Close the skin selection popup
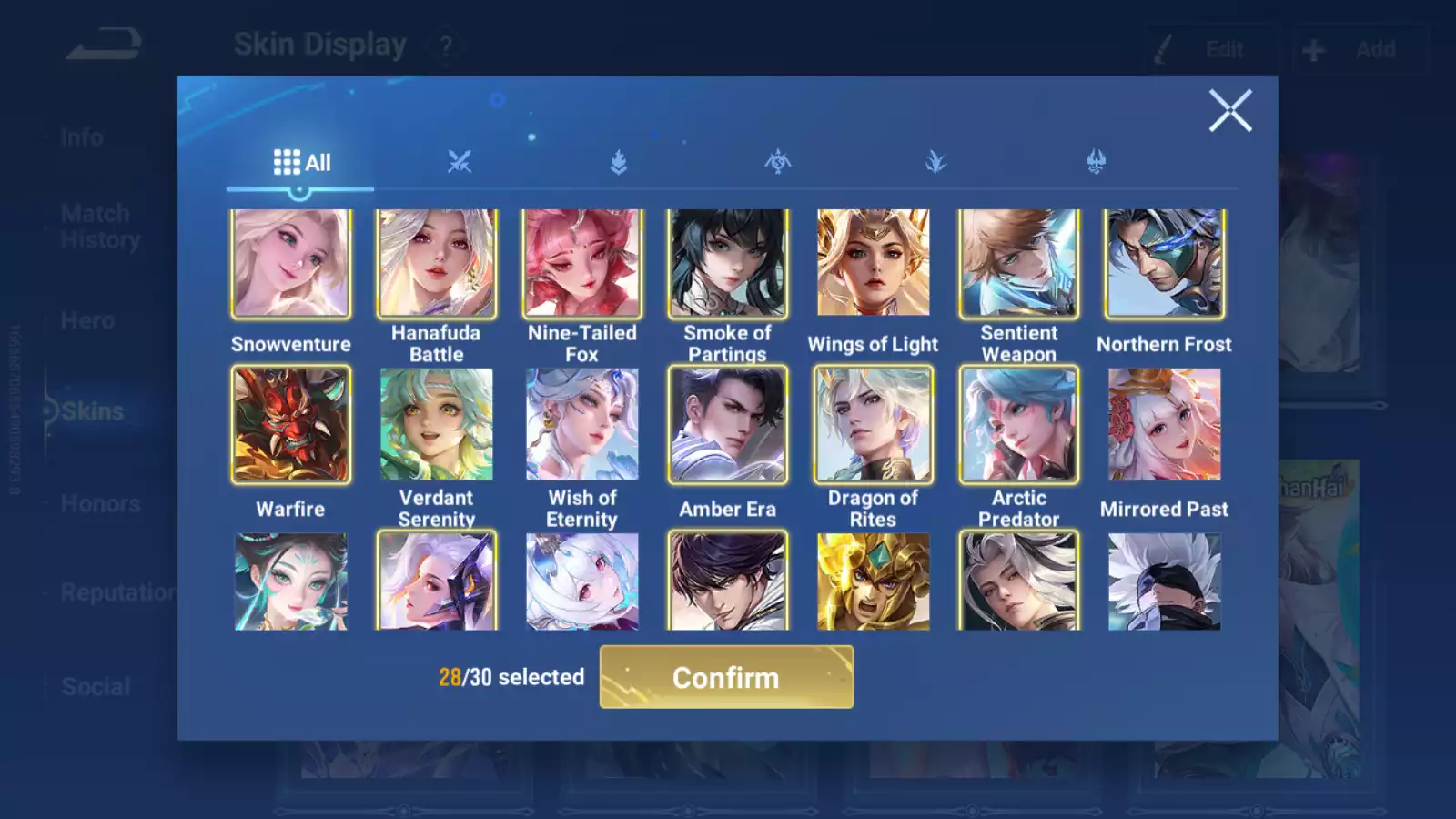The width and height of the screenshot is (1456, 819). click(1230, 111)
